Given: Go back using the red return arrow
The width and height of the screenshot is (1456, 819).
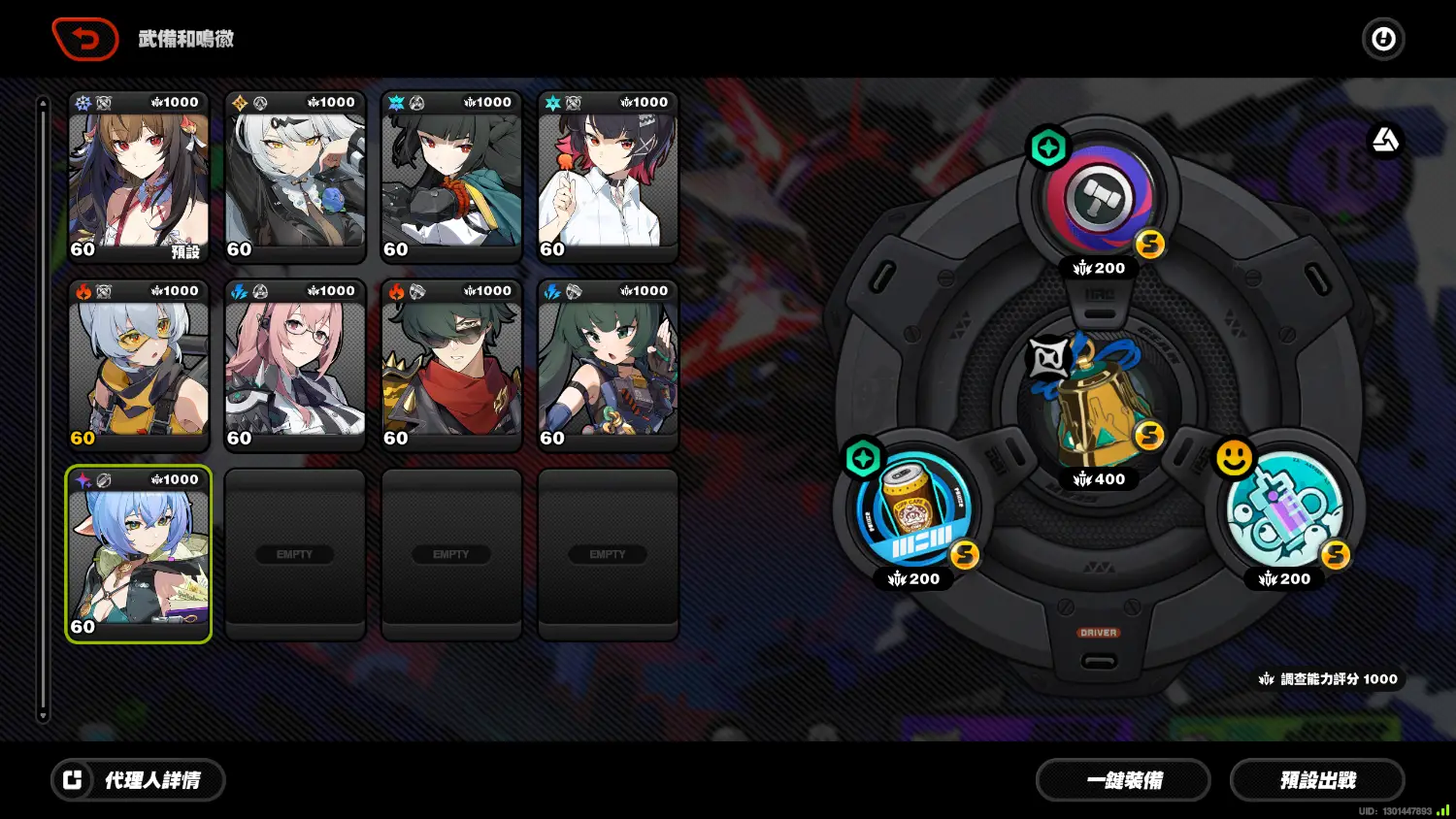Looking at the screenshot, I should tap(85, 40).
